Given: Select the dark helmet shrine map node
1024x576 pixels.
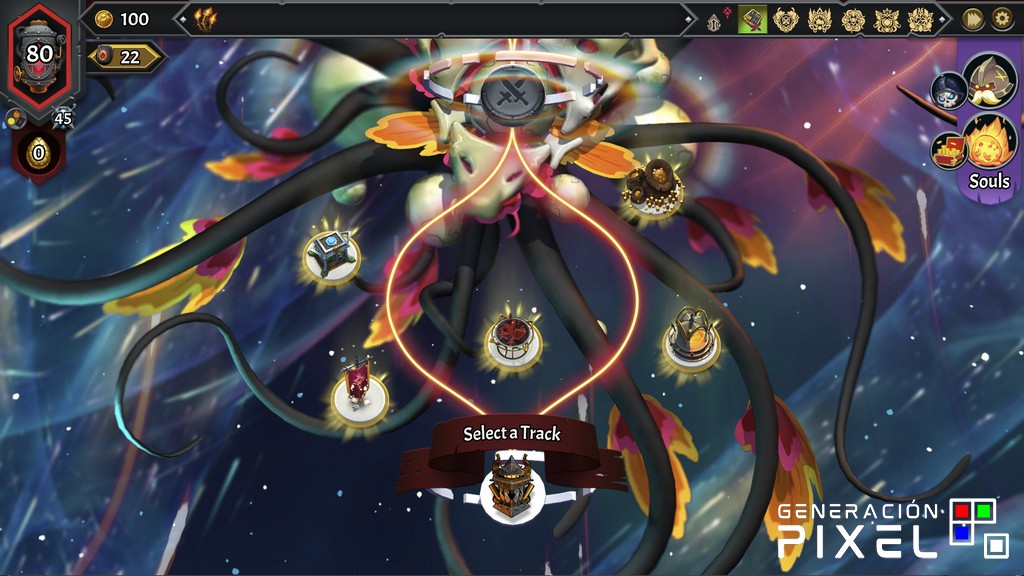Looking at the screenshot, I should click(690, 338).
